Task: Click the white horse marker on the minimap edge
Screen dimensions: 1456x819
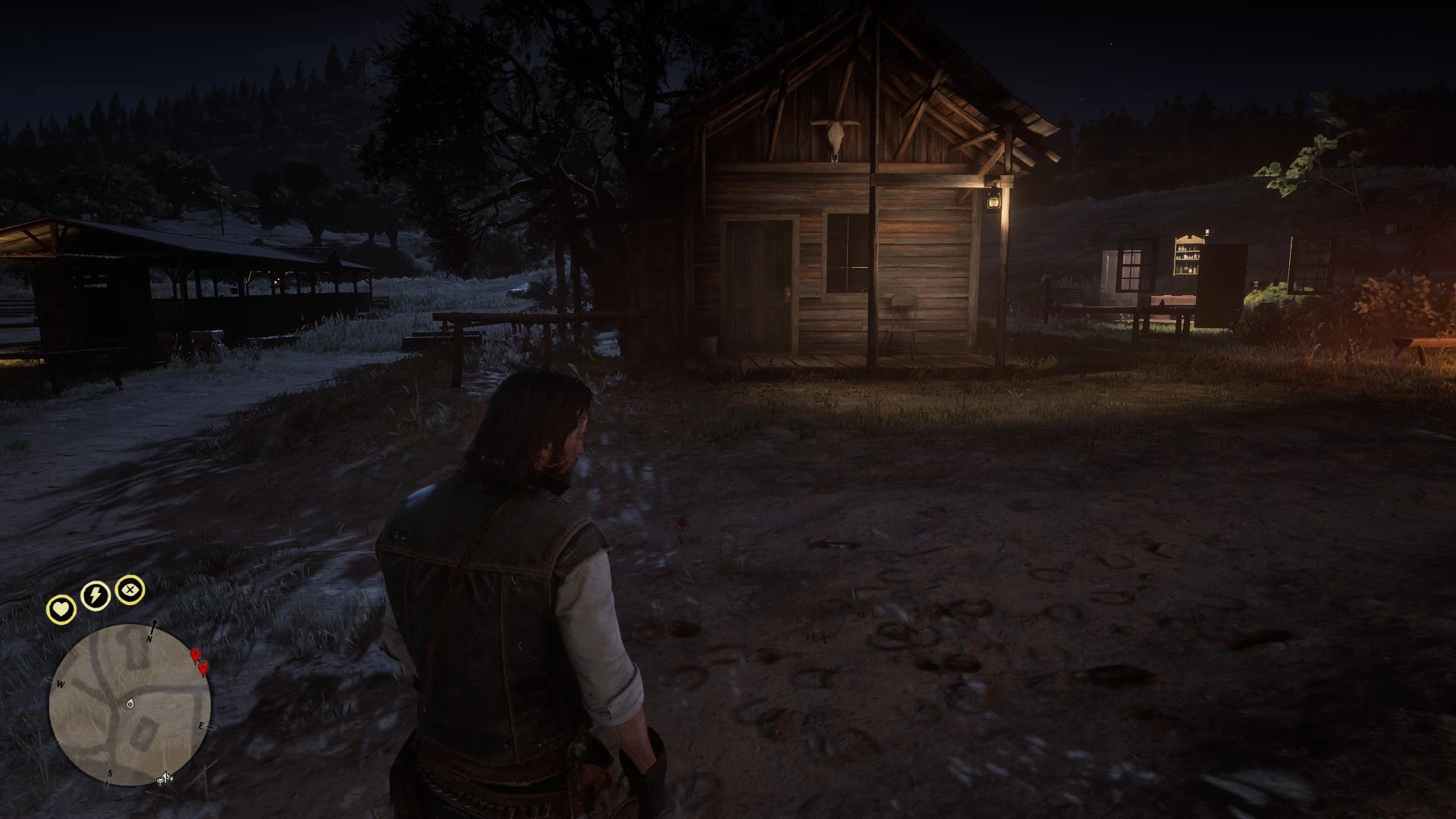Action: (165, 778)
